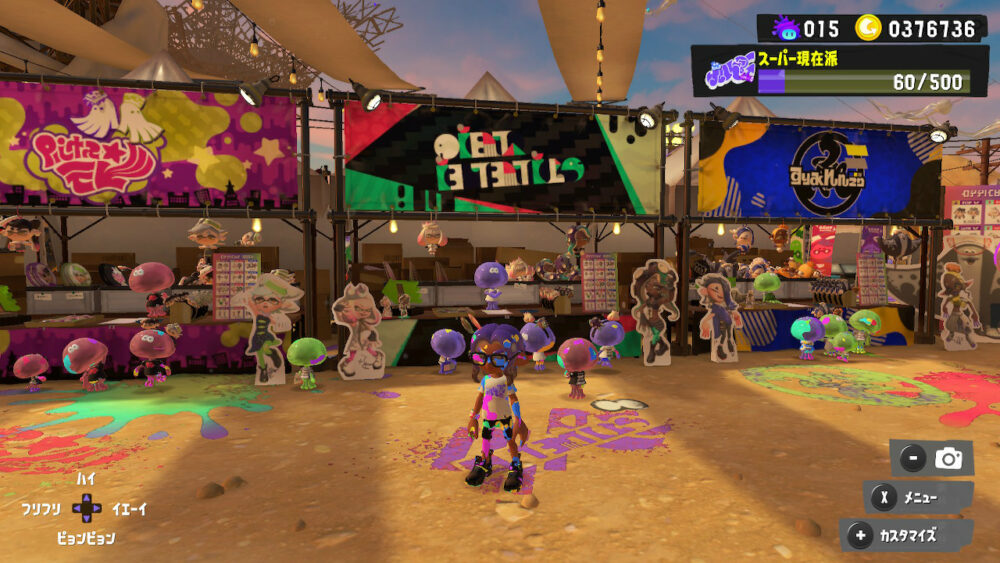Viewport: 1000px width, 563px height.
Task: Select the フリフリ emote label
Action: (42, 509)
